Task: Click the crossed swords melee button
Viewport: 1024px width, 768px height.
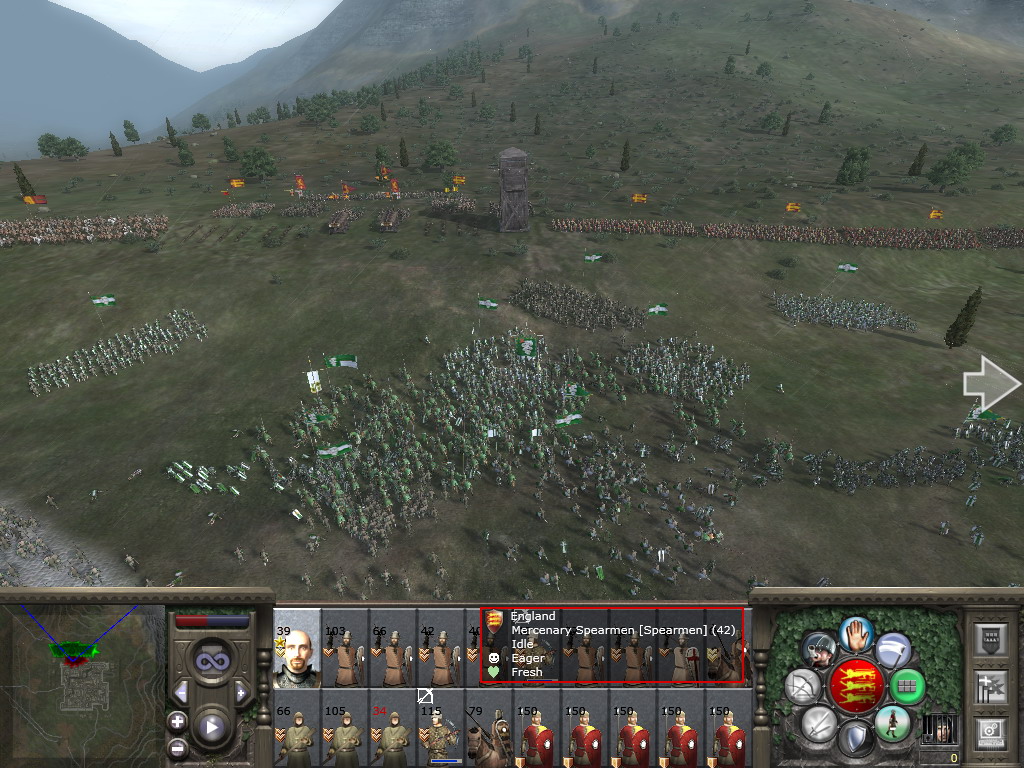Action: pos(819,723)
